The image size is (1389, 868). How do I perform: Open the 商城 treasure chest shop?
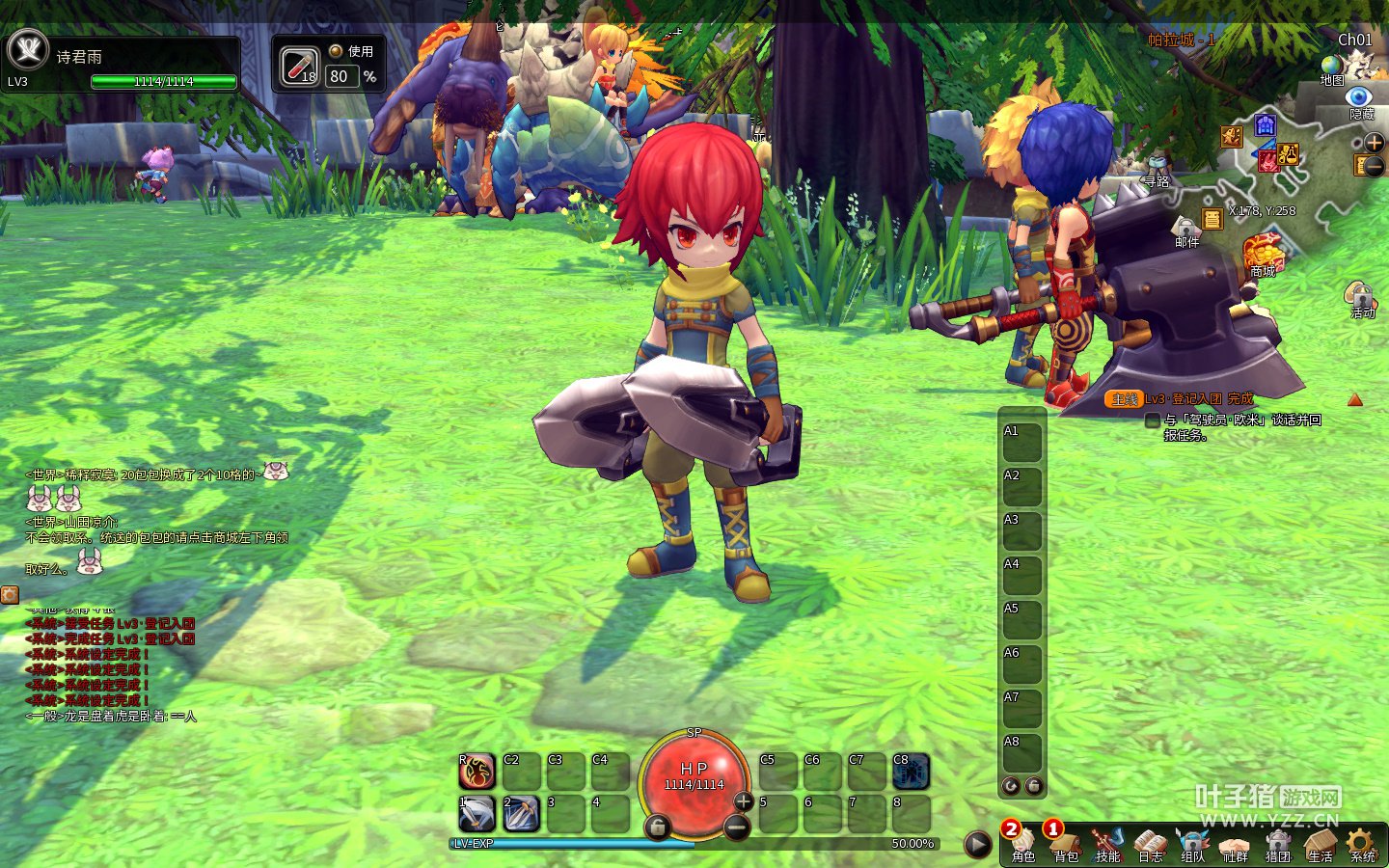point(1263,253)
